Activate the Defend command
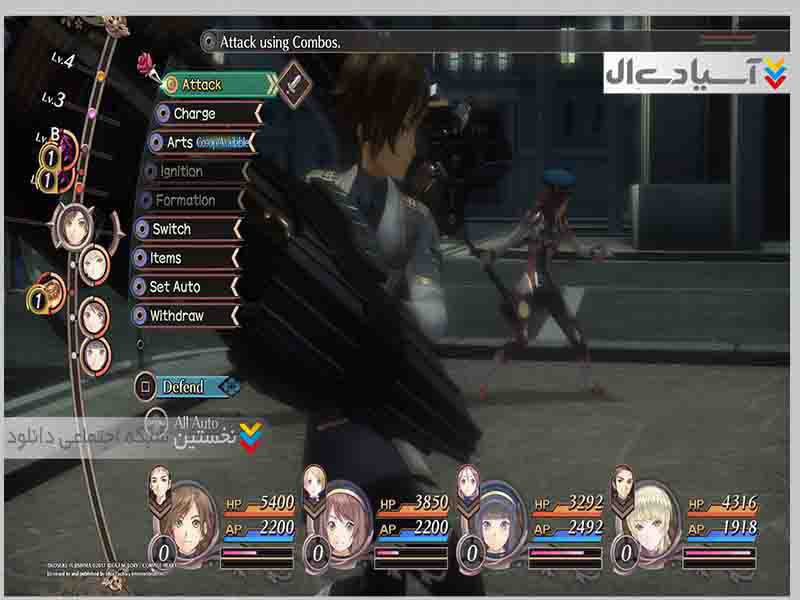 [183, 386]
